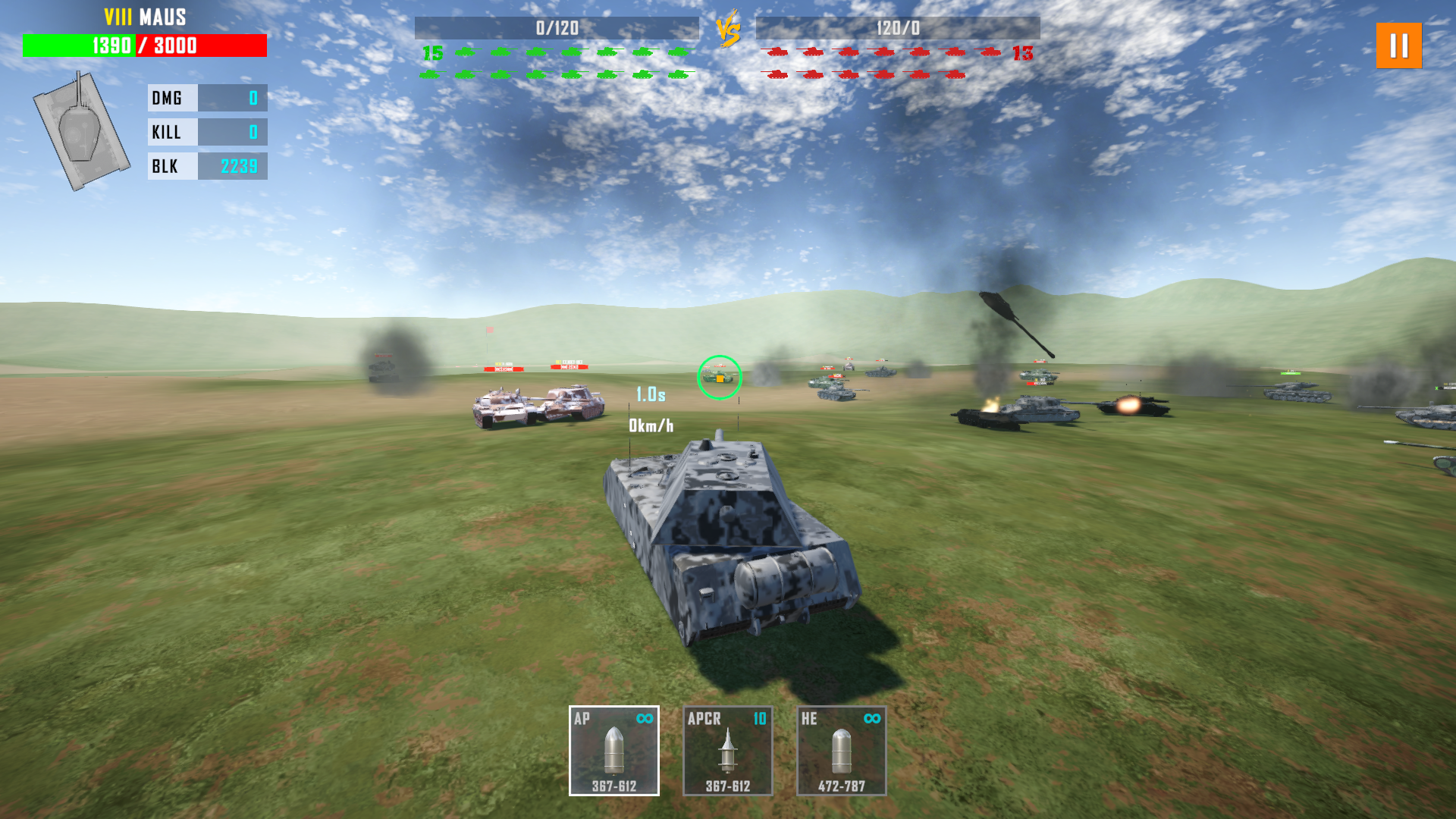Pause the game with the orange button

point(1398,45)
